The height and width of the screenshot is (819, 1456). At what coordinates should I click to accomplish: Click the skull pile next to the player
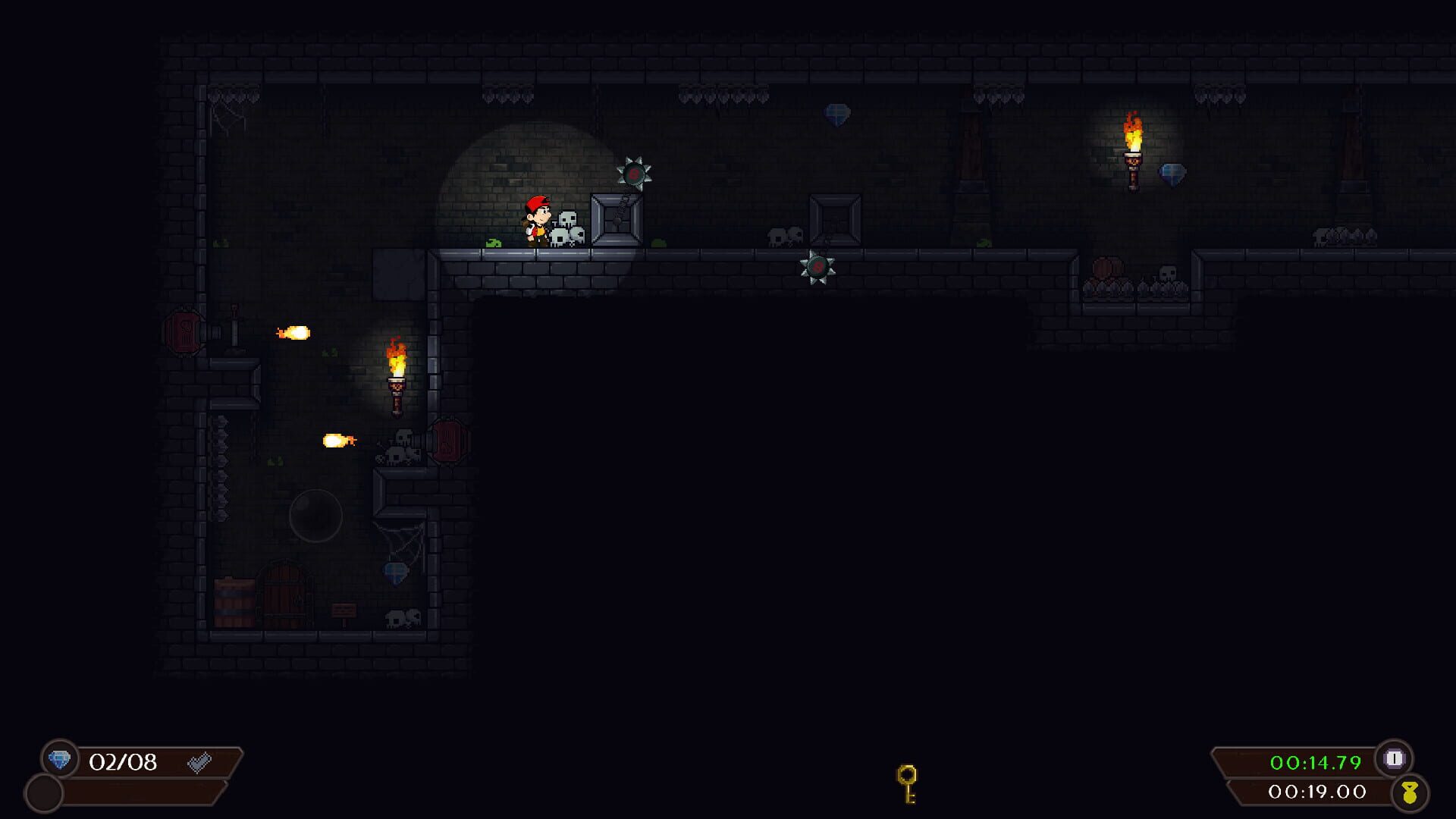569,227
